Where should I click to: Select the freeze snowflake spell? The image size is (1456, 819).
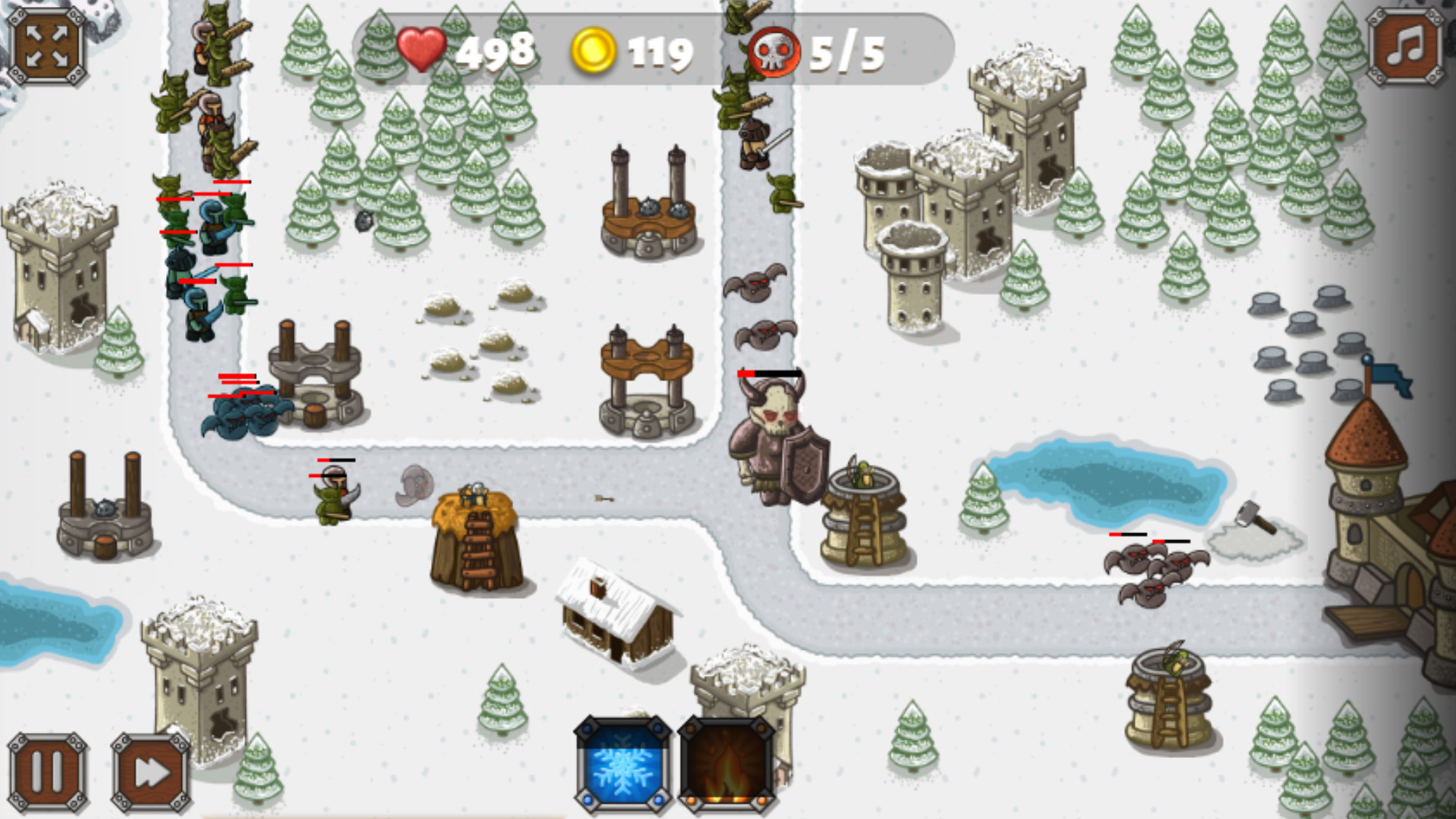coord(623,764)
